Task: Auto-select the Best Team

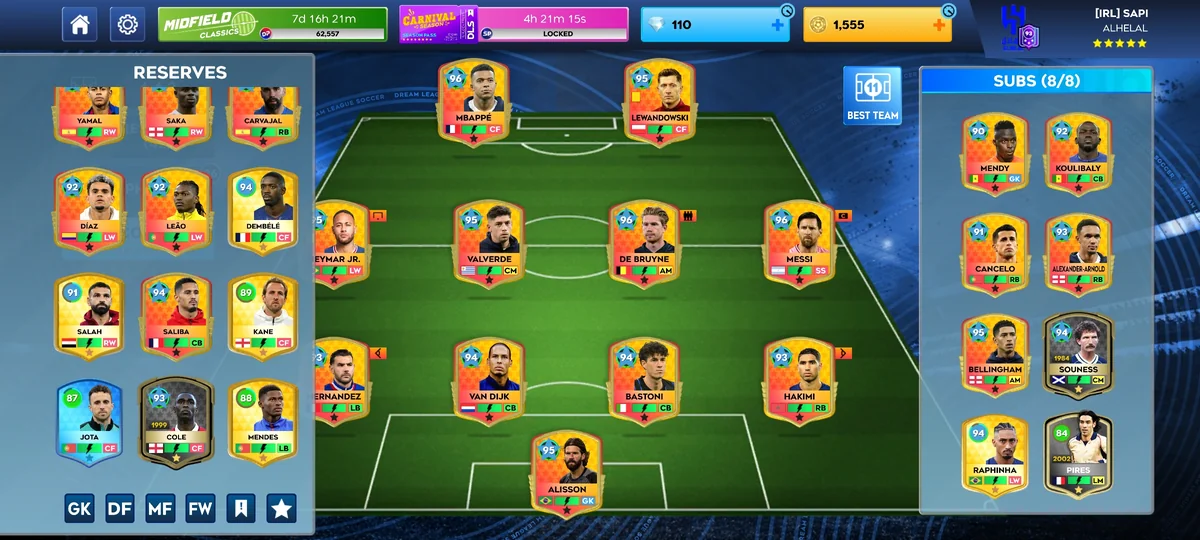Action: click(x=872, y=96)
